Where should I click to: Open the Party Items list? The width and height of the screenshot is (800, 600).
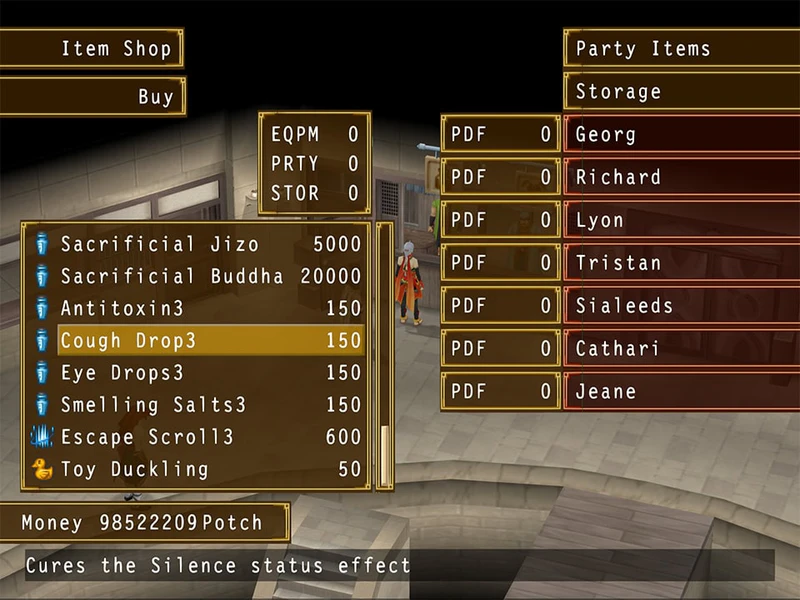click(680, 48)
